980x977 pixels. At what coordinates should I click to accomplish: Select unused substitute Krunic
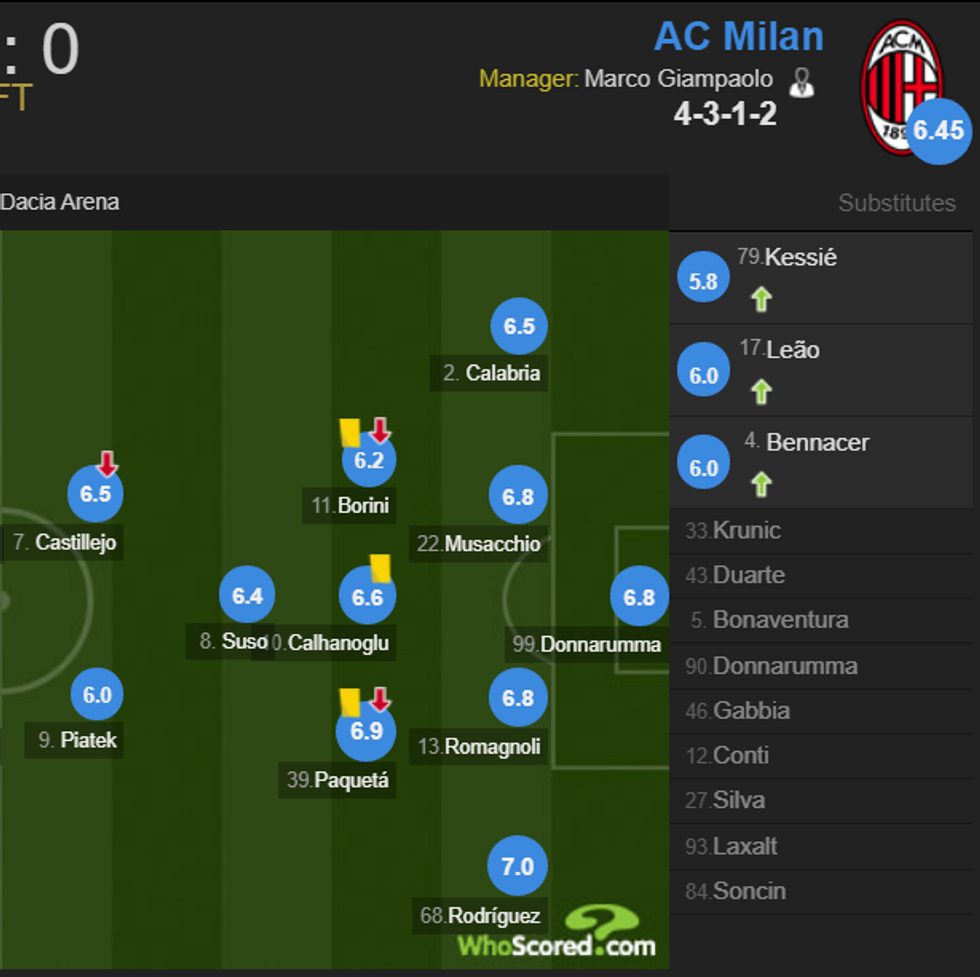tap(746, 531)
